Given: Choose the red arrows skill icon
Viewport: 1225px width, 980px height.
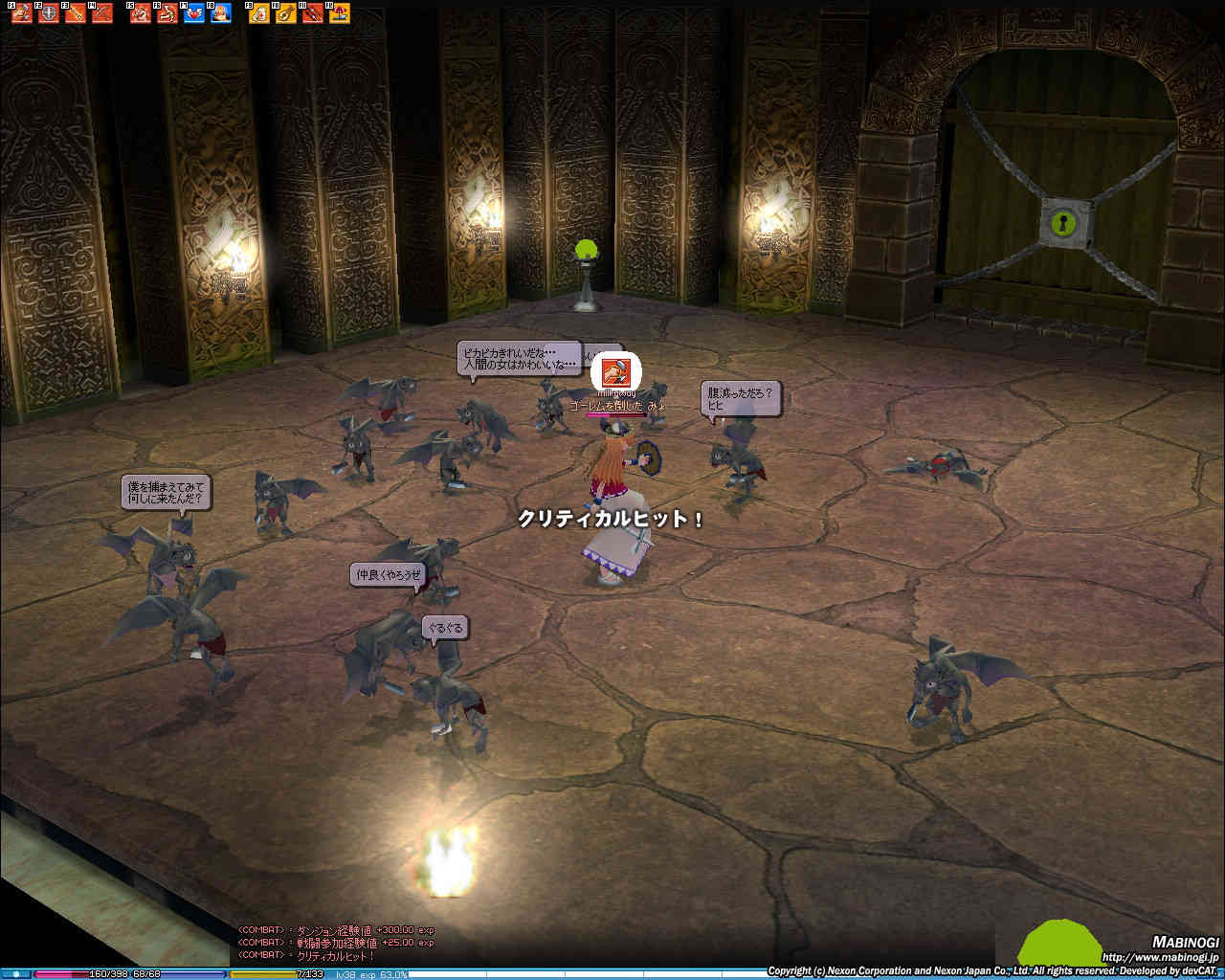Looking at the screenshot, I should [313, 13].
